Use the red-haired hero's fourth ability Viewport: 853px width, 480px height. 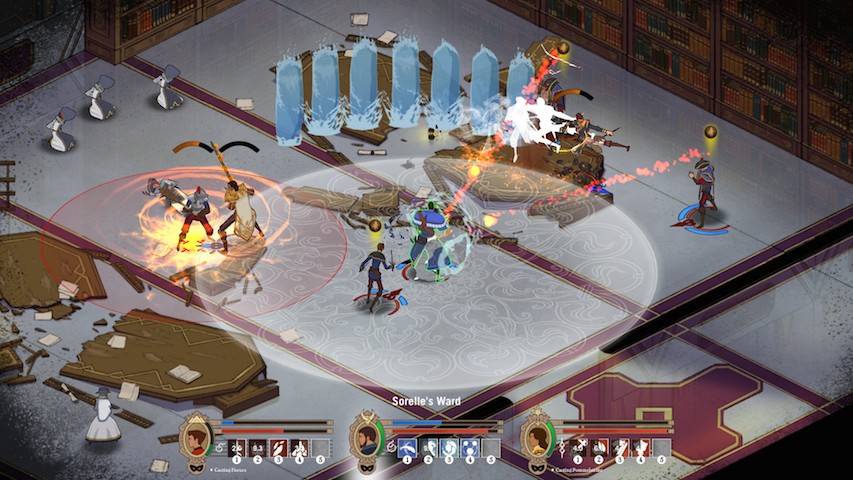pyautogui.click(x=300, y=447)
